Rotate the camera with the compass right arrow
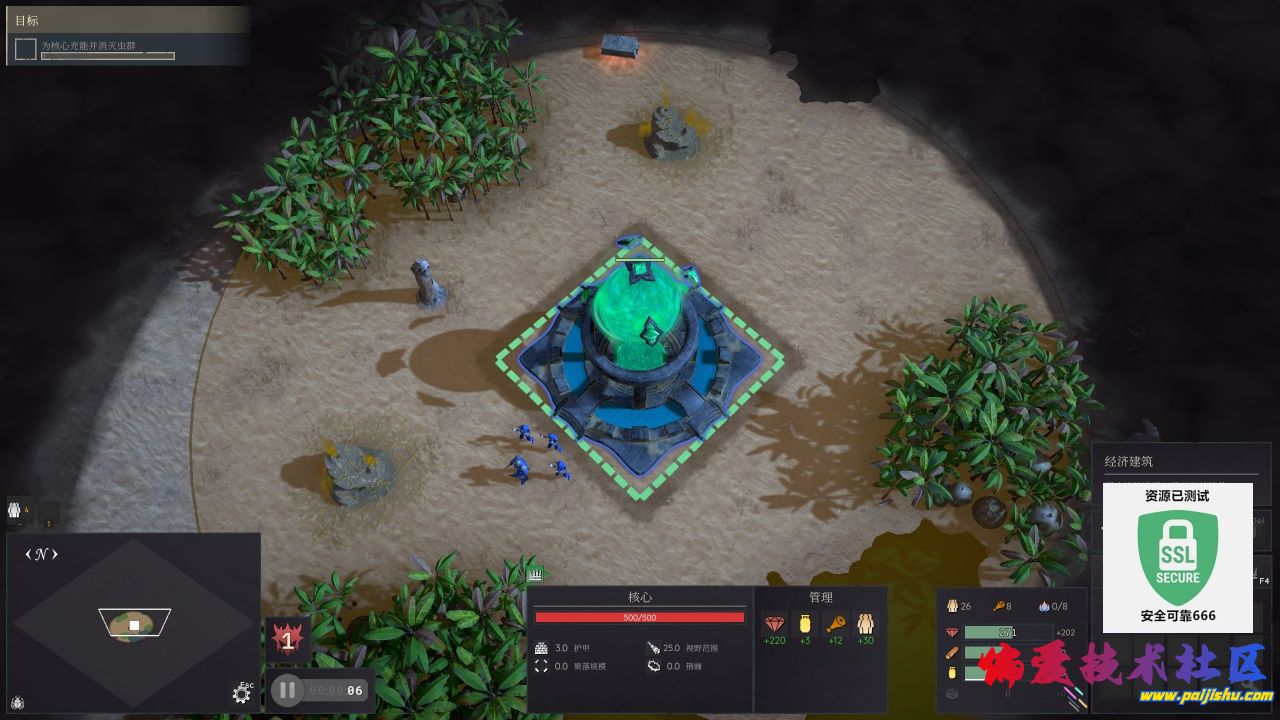Image resolution: width=1280 pixels, height=720 pixels. point(54,554)
